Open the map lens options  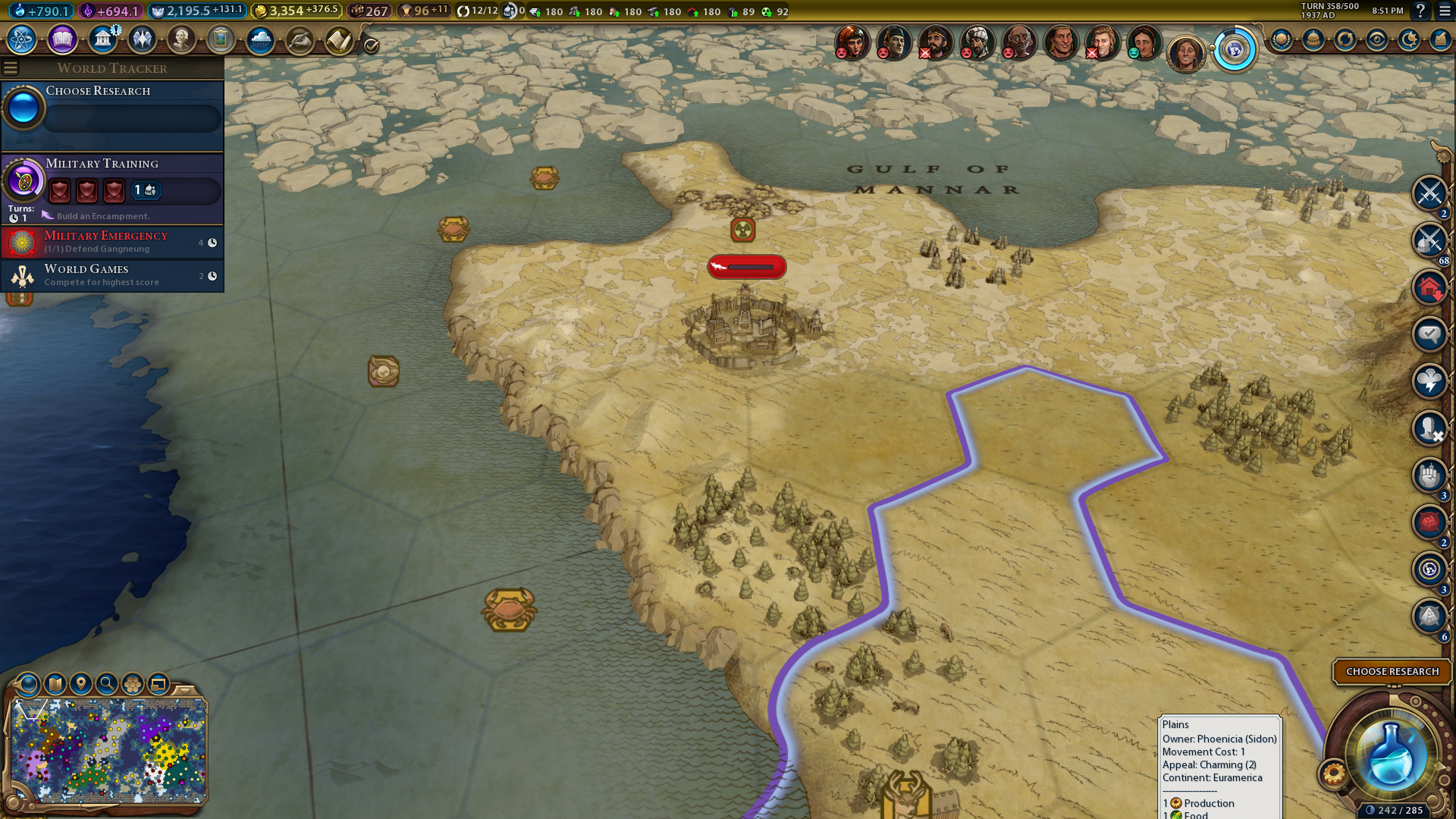[28, 684]
